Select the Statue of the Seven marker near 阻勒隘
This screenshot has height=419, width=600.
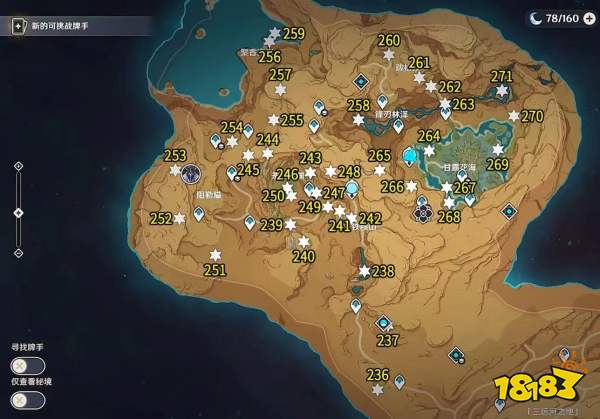click(189, 172)
